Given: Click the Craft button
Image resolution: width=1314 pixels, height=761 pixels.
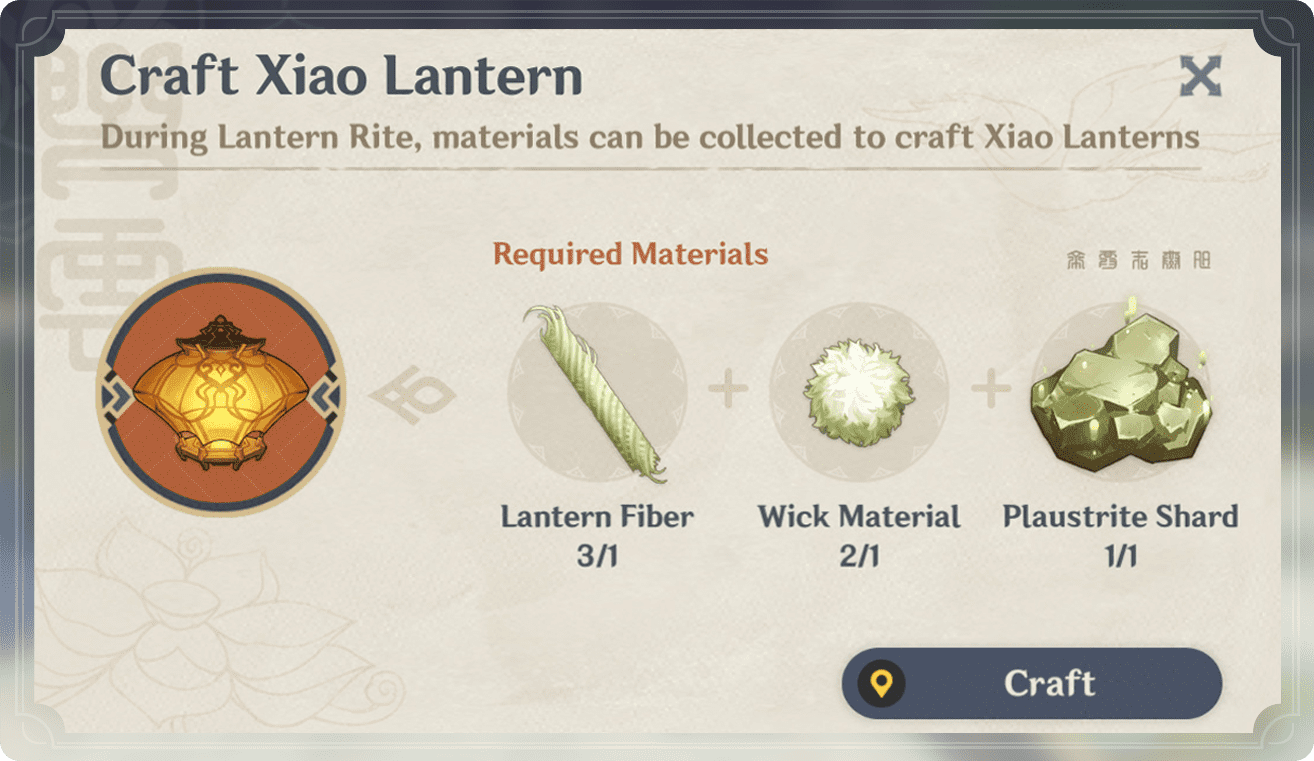Looking at the screenshot, I should 1032,683.
